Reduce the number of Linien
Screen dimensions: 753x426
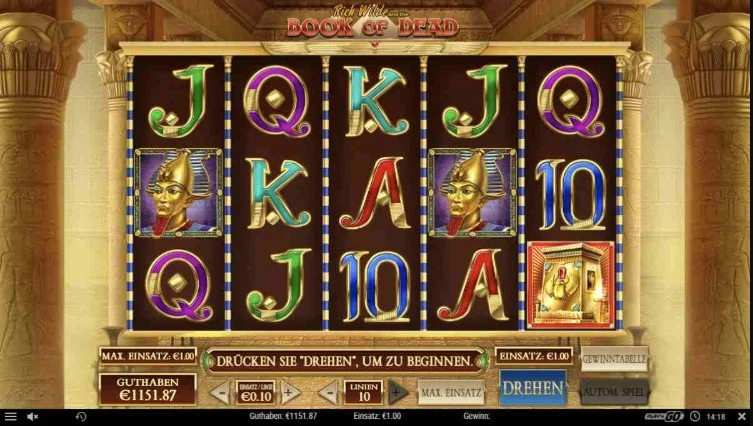tap(329, 392)
